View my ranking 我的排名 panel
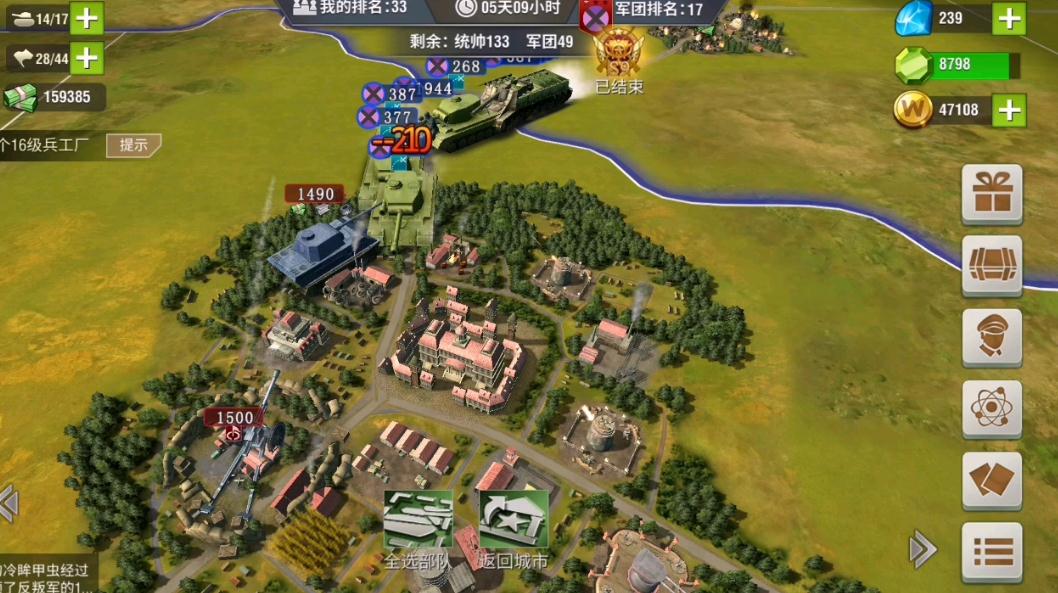Screen dimensions: 1058x593 point(350,8)
